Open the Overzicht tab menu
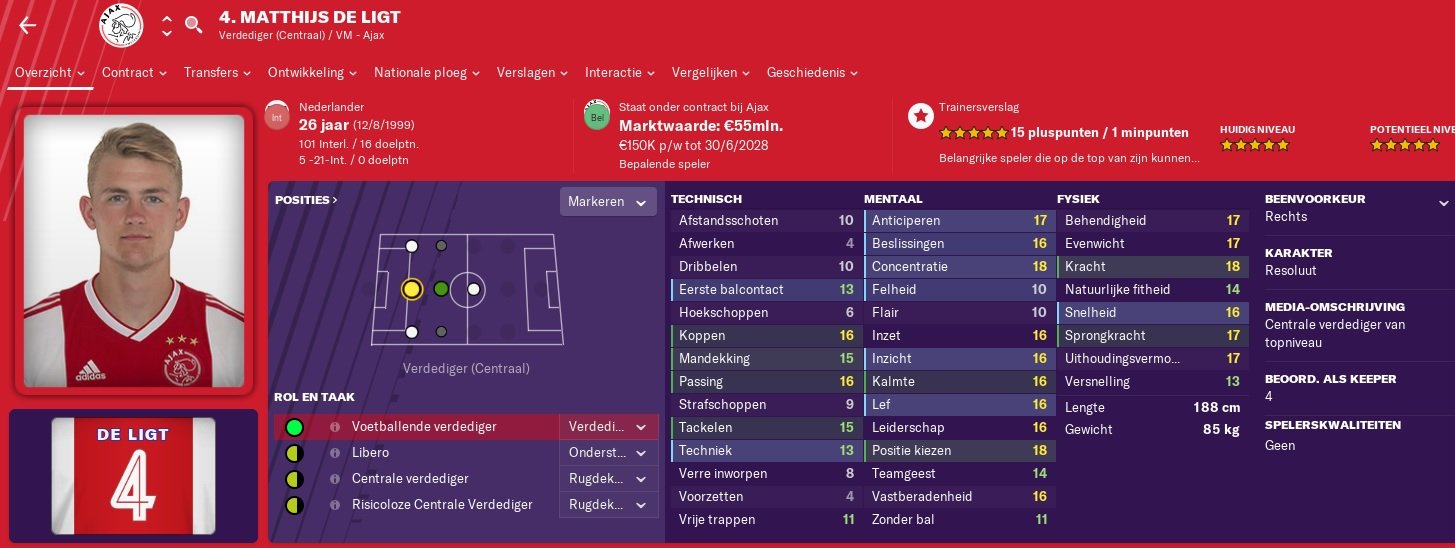Viewport: 1455px width, 548px height. [50, 72]
